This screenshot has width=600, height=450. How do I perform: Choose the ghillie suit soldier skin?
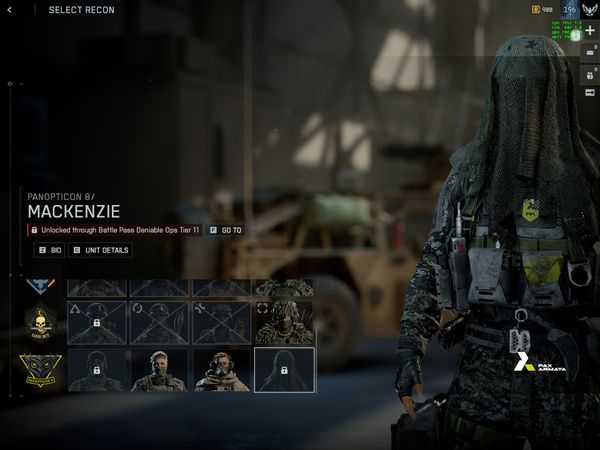284,323
